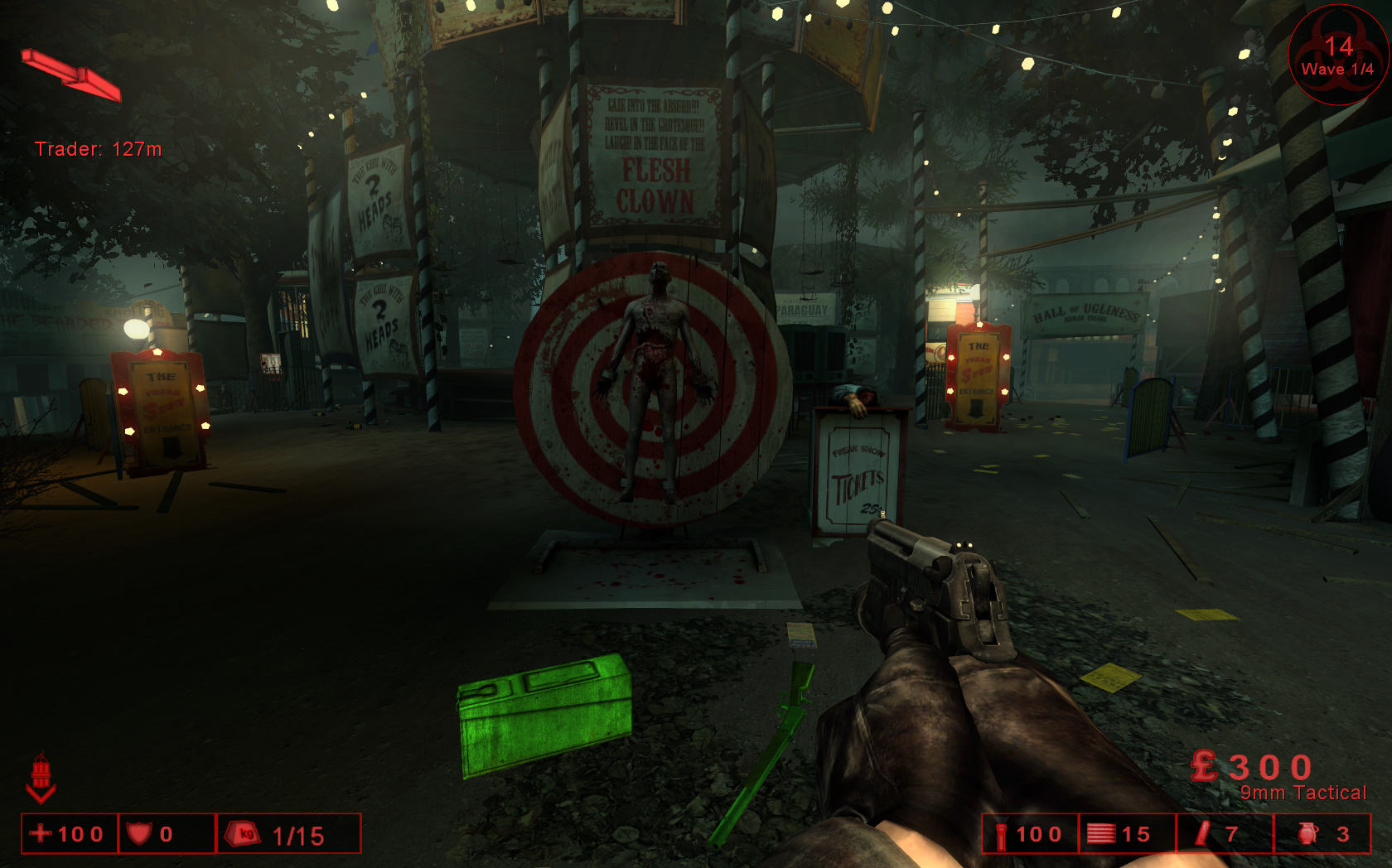The image size is (1392, 868).
Task: Select the grenade icon
Action: pos(1307,834)
